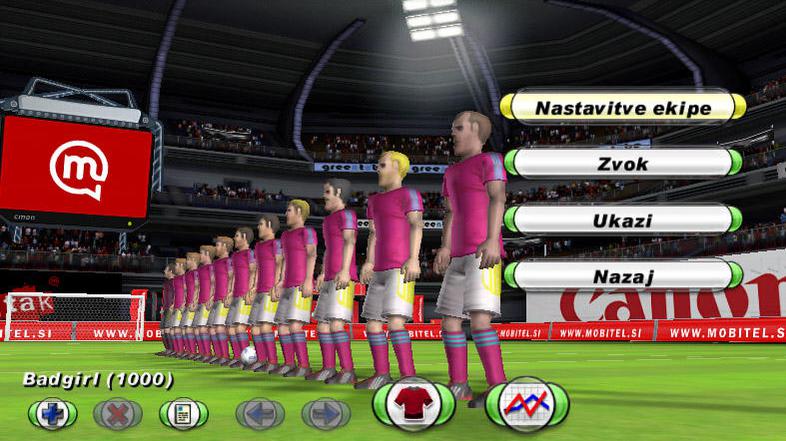Show the line chart statistics button
Screen dimensions: 786x441
pos(527,405)
